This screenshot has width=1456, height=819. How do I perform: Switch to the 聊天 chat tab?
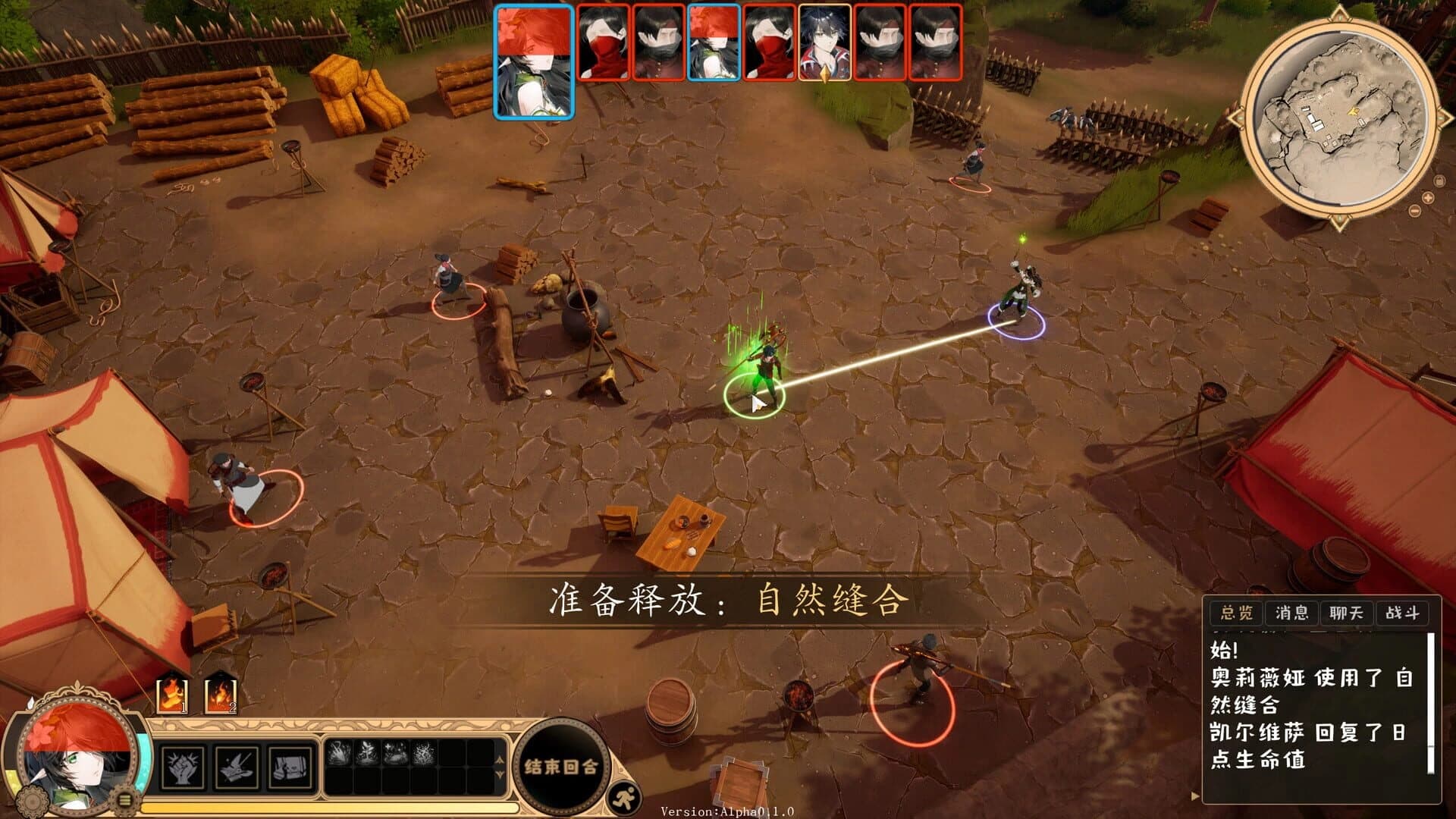[x=1347, y=614]
